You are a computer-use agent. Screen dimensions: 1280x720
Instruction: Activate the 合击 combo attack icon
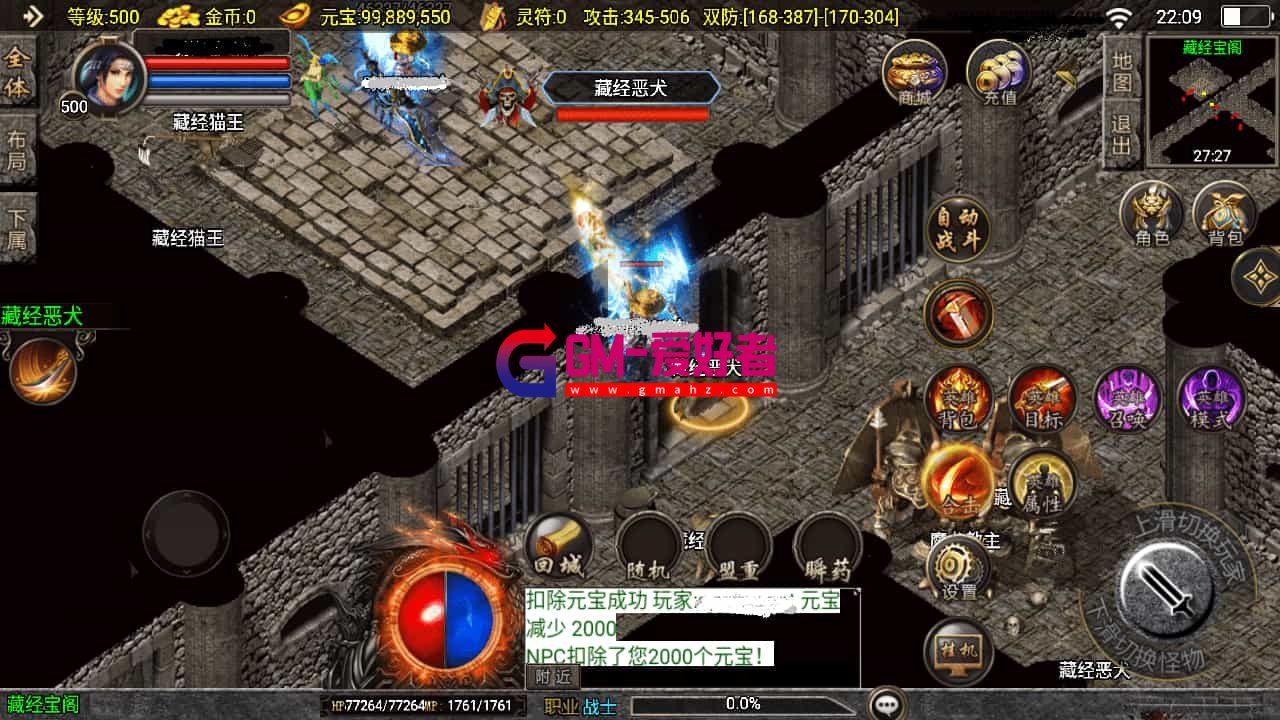coord(959,480)
